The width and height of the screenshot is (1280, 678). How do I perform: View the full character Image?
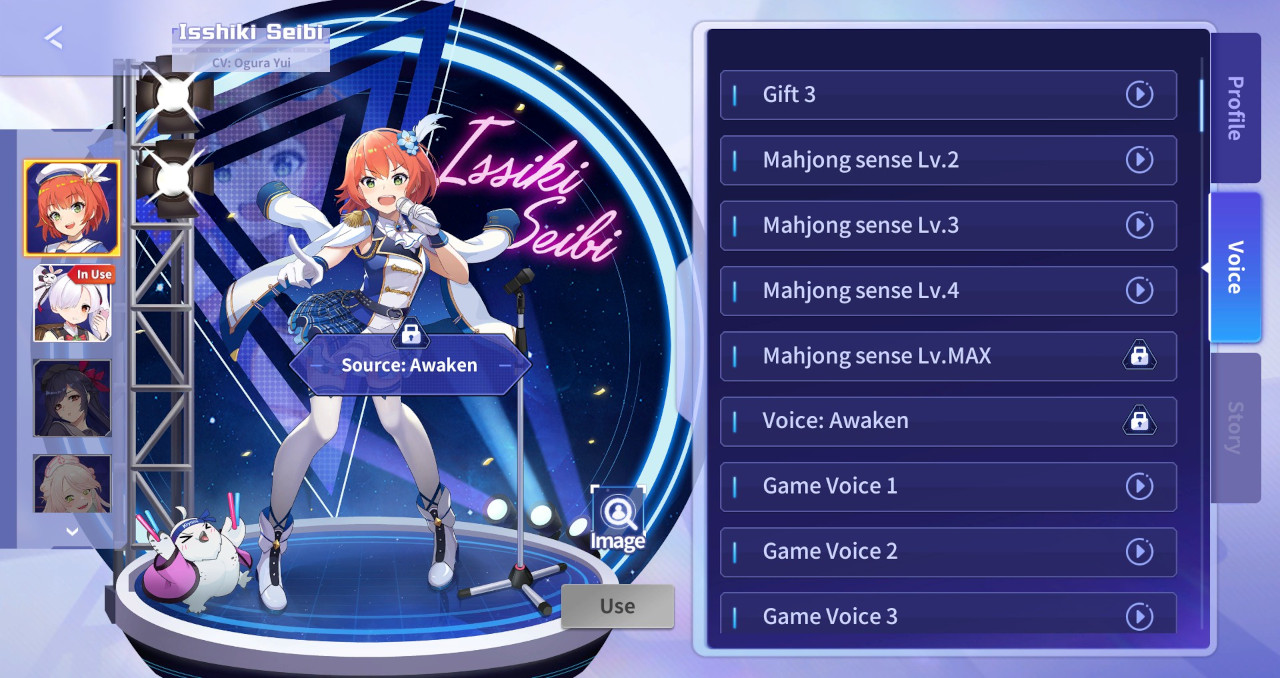(617, 520)
